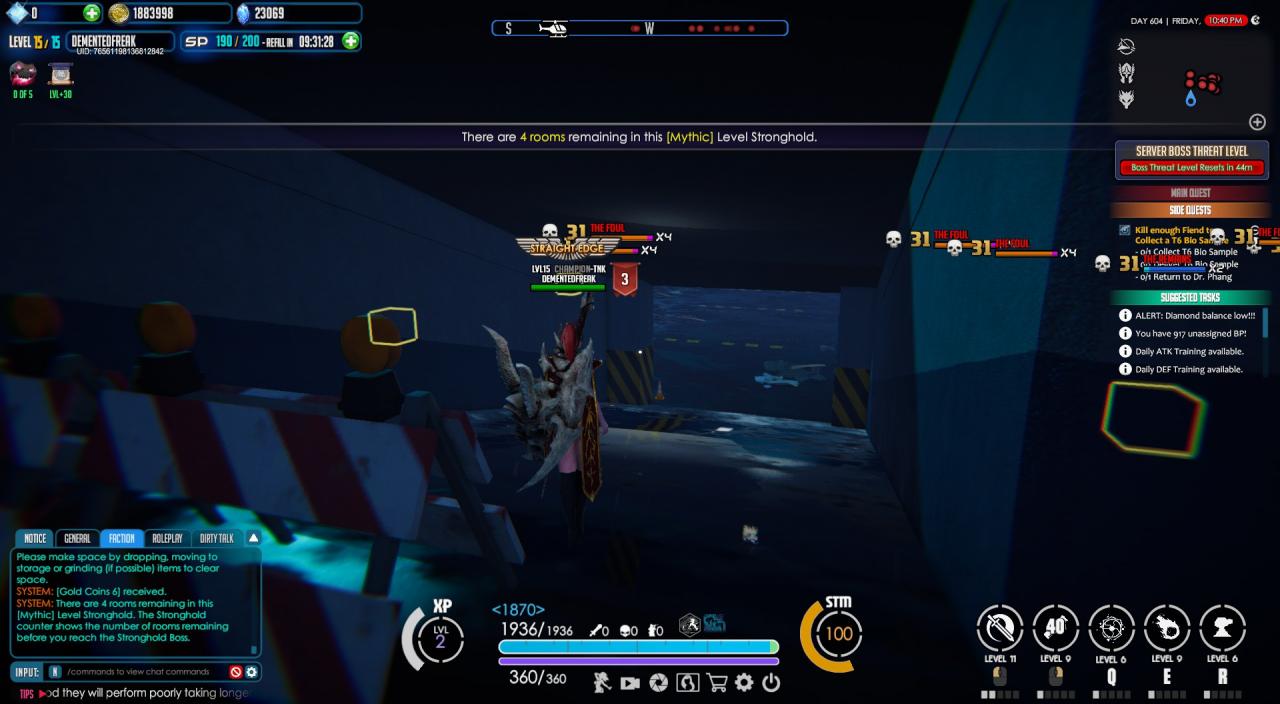Open the unassigned BP suggested task

point(1190,333)
